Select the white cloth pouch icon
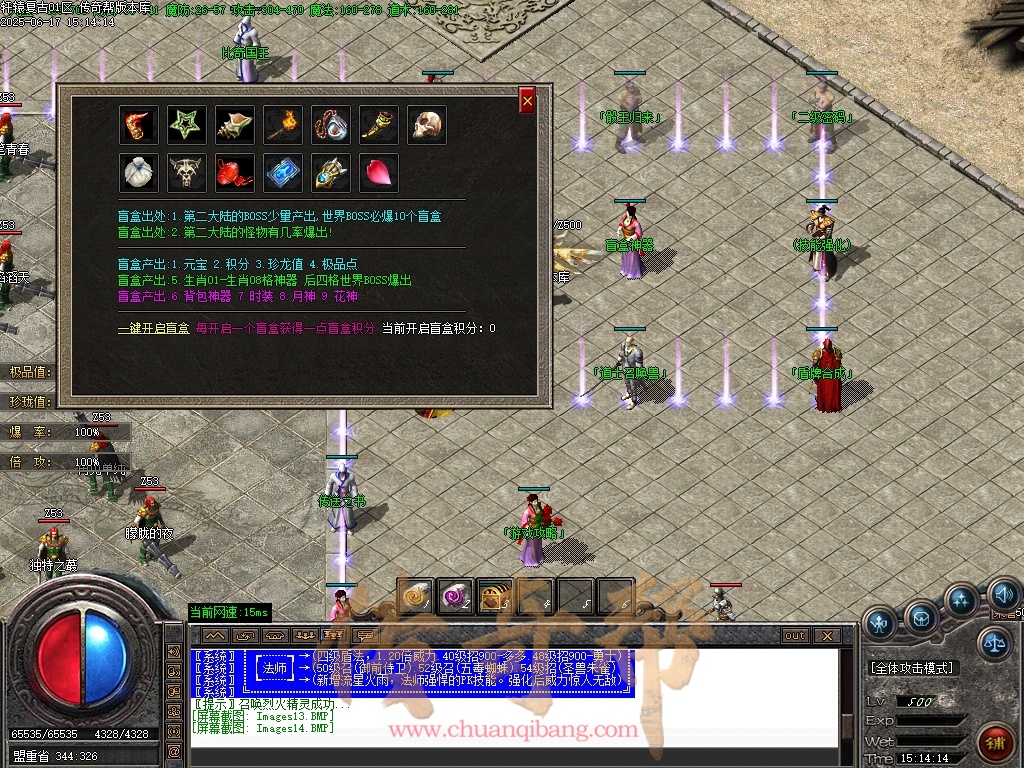 coord(139,172)
